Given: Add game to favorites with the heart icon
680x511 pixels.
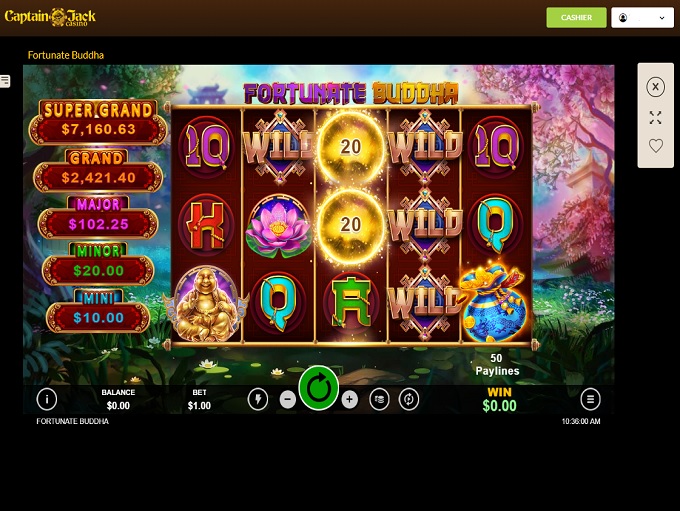Looking at the screenshot, I should [x=655, y=146].
